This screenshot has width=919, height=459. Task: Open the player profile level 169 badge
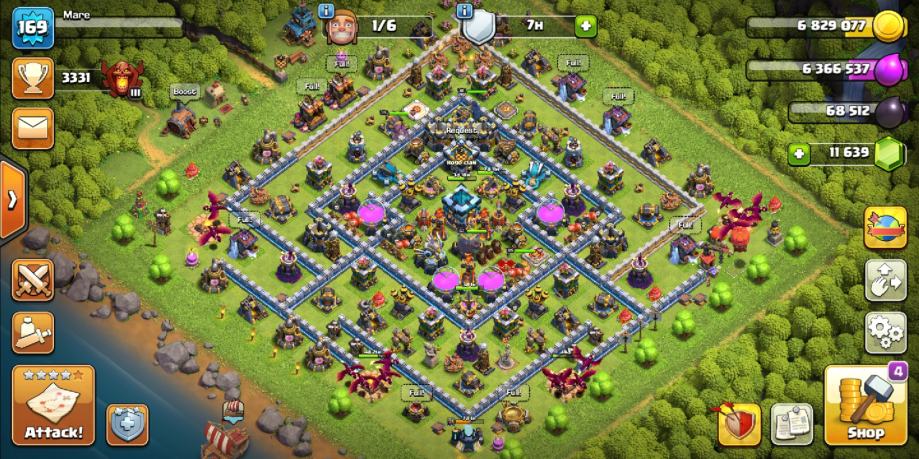pos(30,26)
